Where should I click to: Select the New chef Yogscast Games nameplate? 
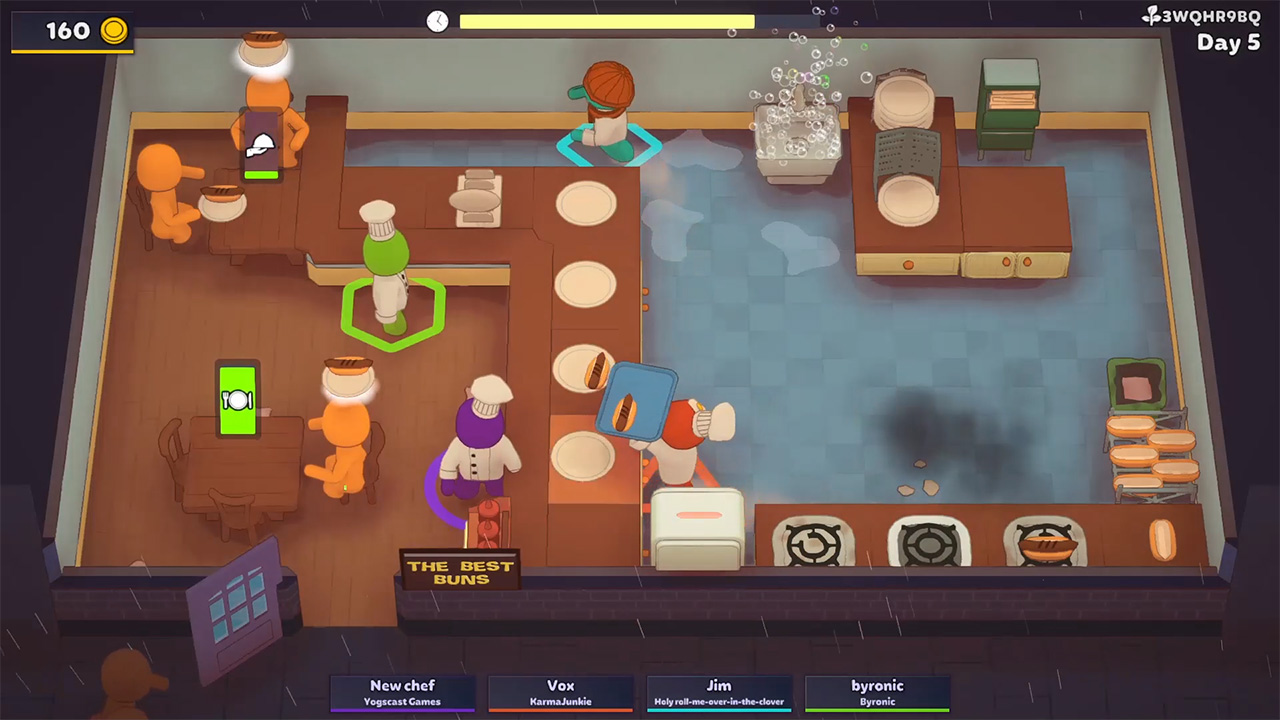click(403, 692)
